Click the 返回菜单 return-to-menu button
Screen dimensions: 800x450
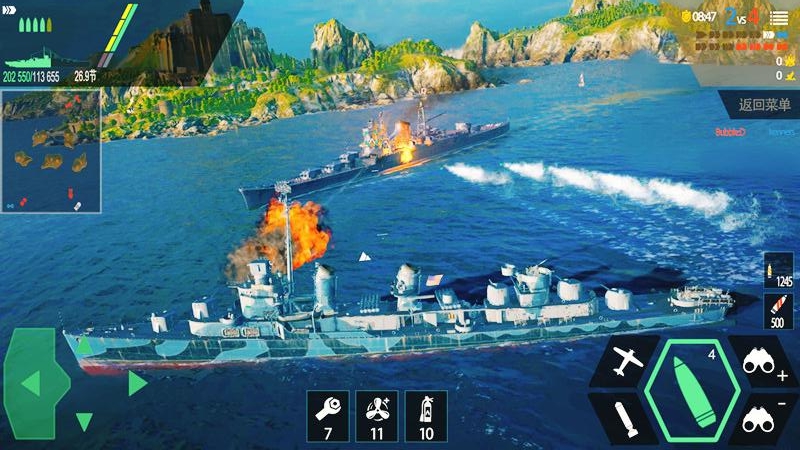coord(764,104)
